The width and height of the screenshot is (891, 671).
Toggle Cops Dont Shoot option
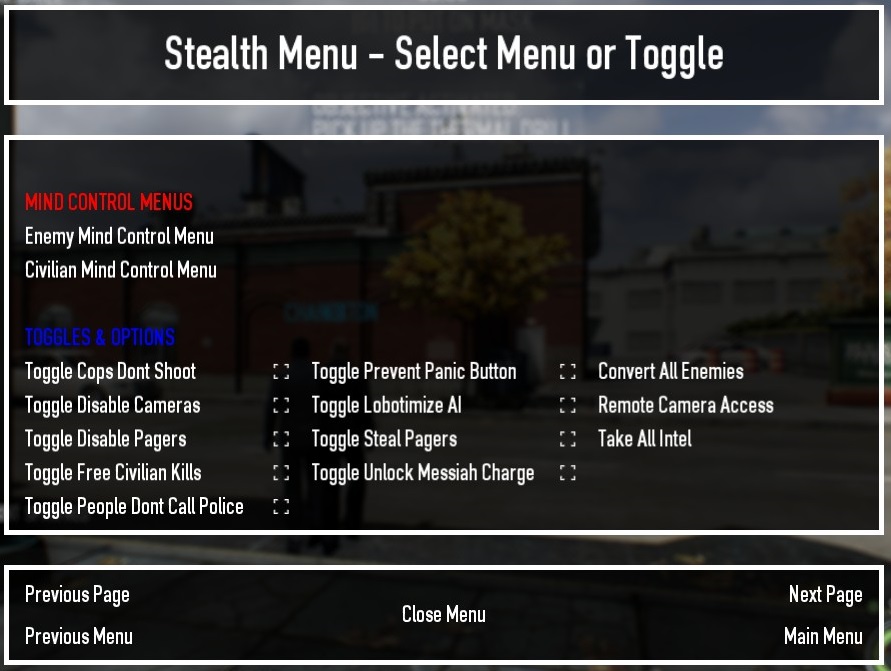pos(110,372)
